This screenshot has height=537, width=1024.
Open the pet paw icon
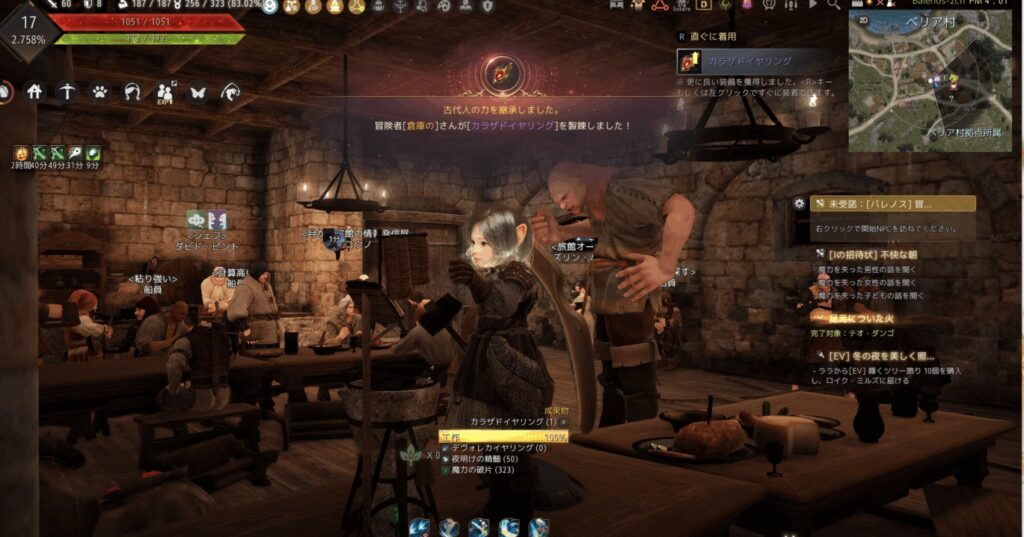click(100, 92)
